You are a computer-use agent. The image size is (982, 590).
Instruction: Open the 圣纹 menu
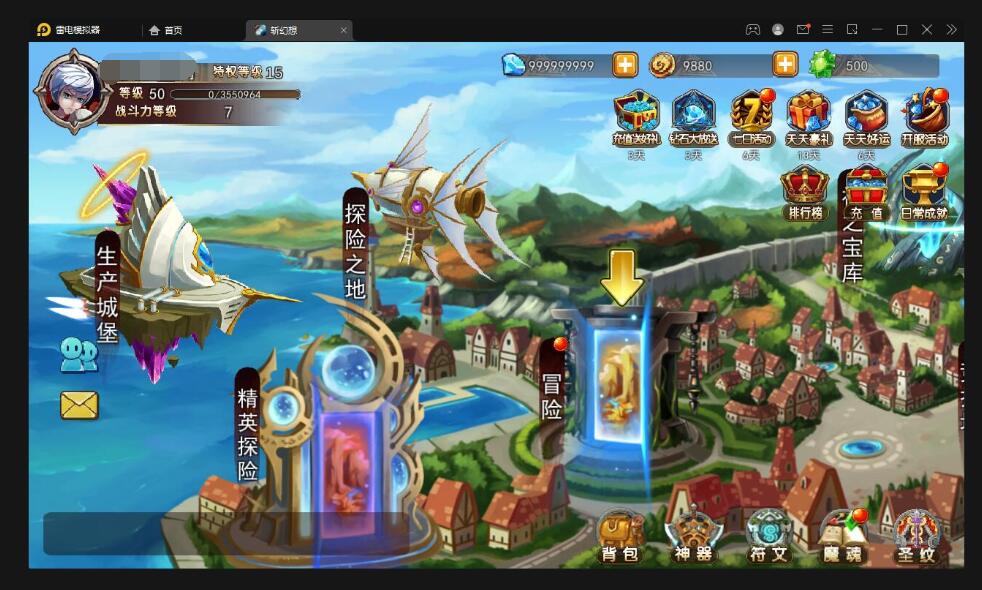[916, 537]
